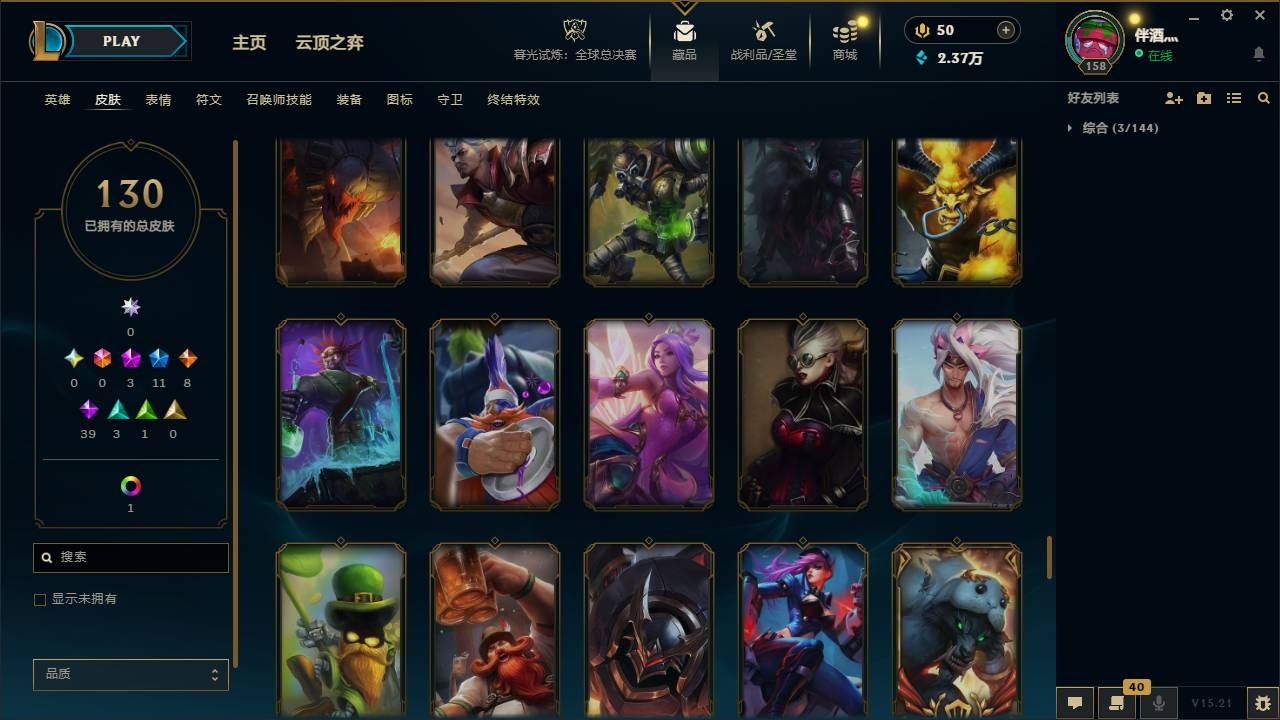The height and width of the screenshot is (720, 1280).
Task: Click inside the 搜索 search field
Action: point(130,557)
